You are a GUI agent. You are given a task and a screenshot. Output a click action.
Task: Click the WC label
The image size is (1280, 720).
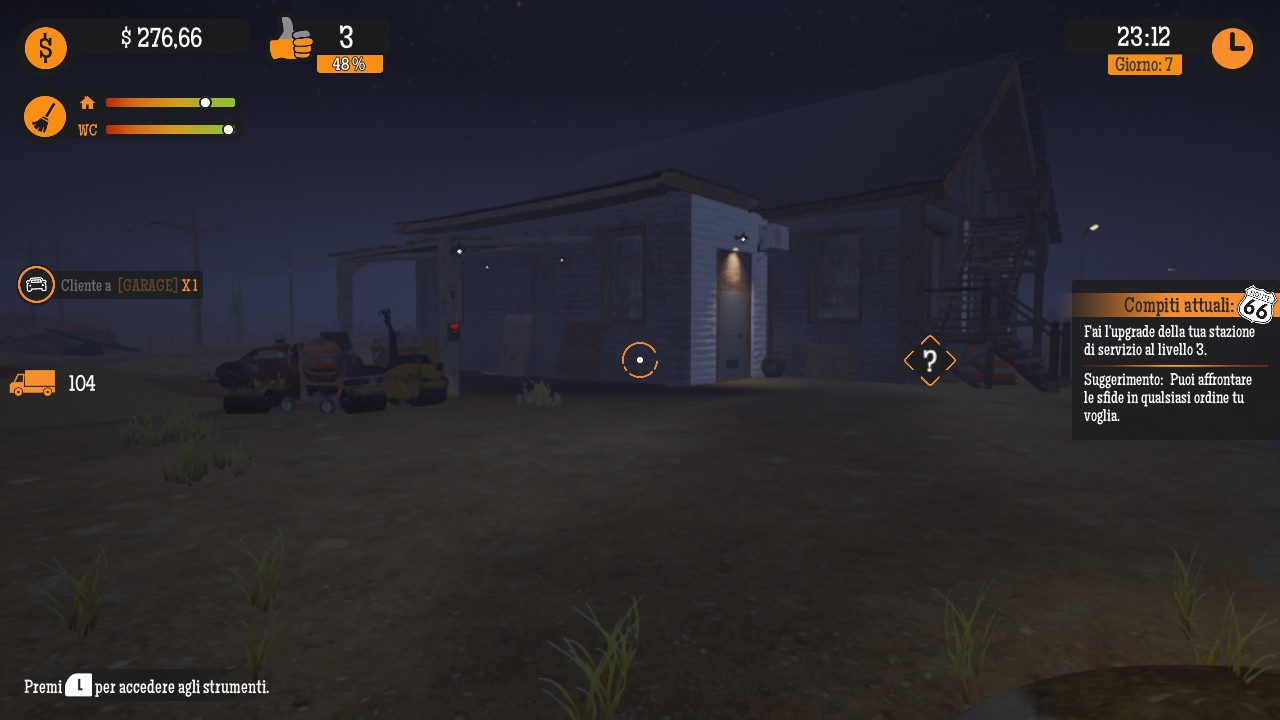point(87,129)
